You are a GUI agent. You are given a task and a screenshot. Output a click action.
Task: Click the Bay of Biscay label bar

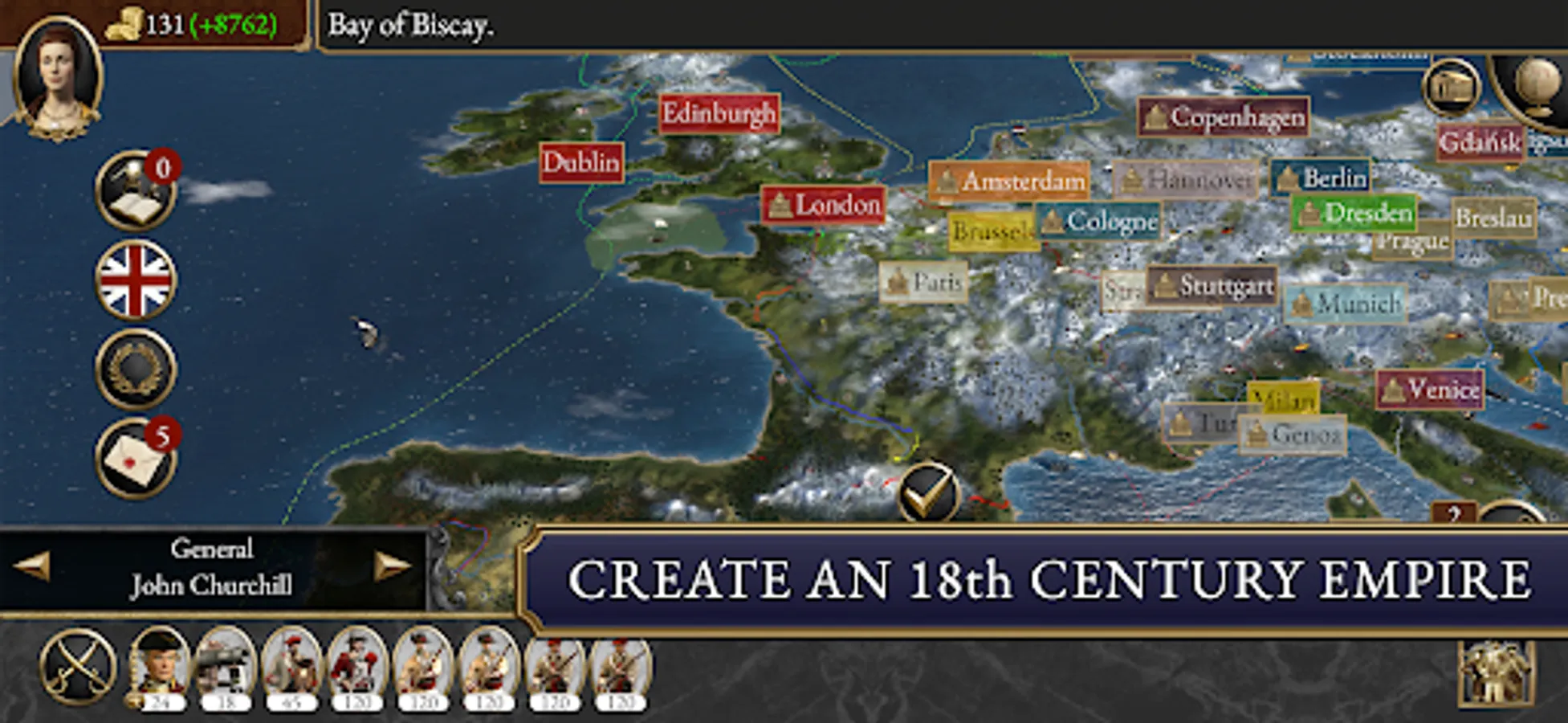(x=409, y=23)
